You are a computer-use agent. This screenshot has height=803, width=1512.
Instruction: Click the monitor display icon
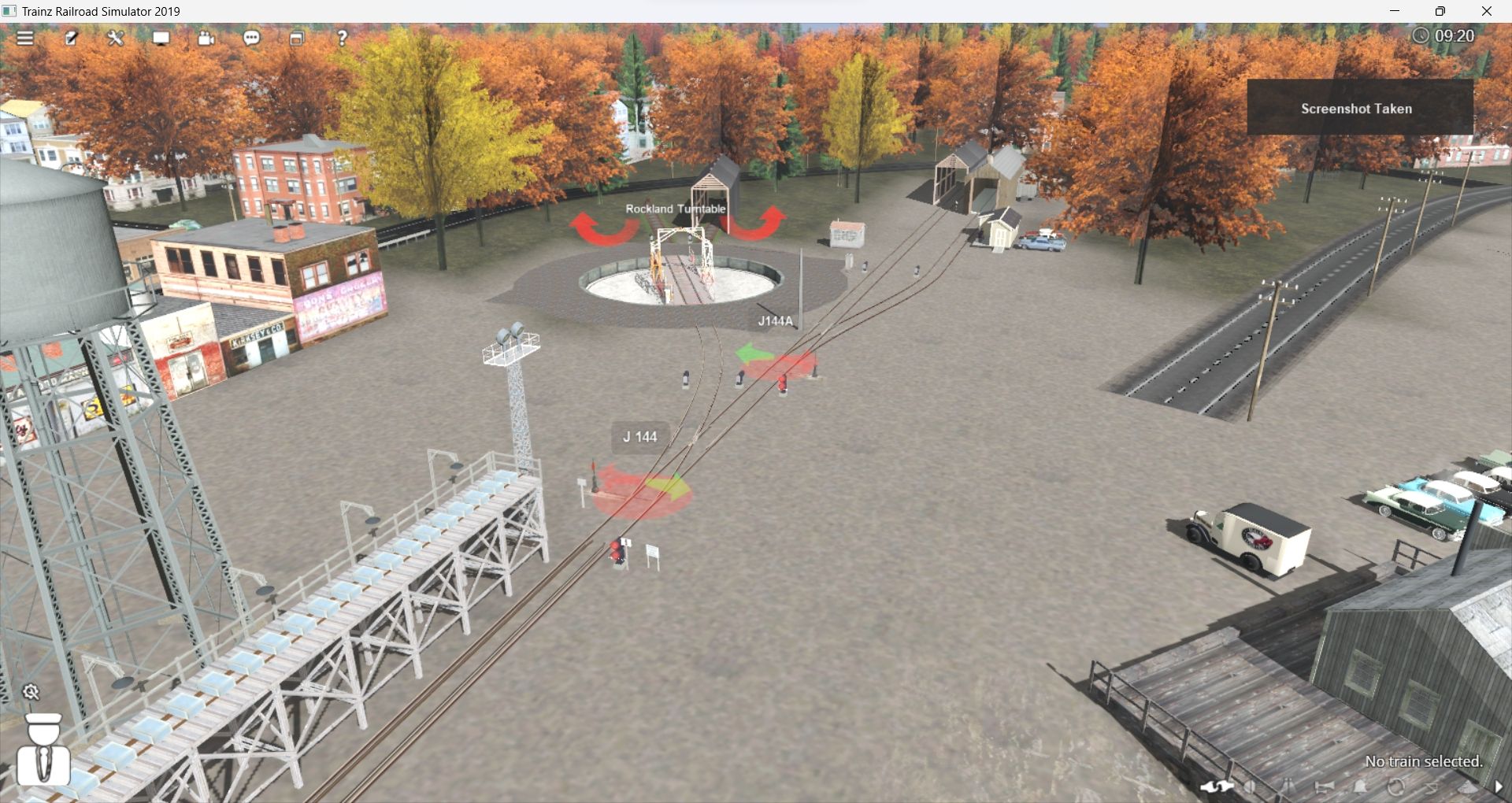tap(161, 37)
